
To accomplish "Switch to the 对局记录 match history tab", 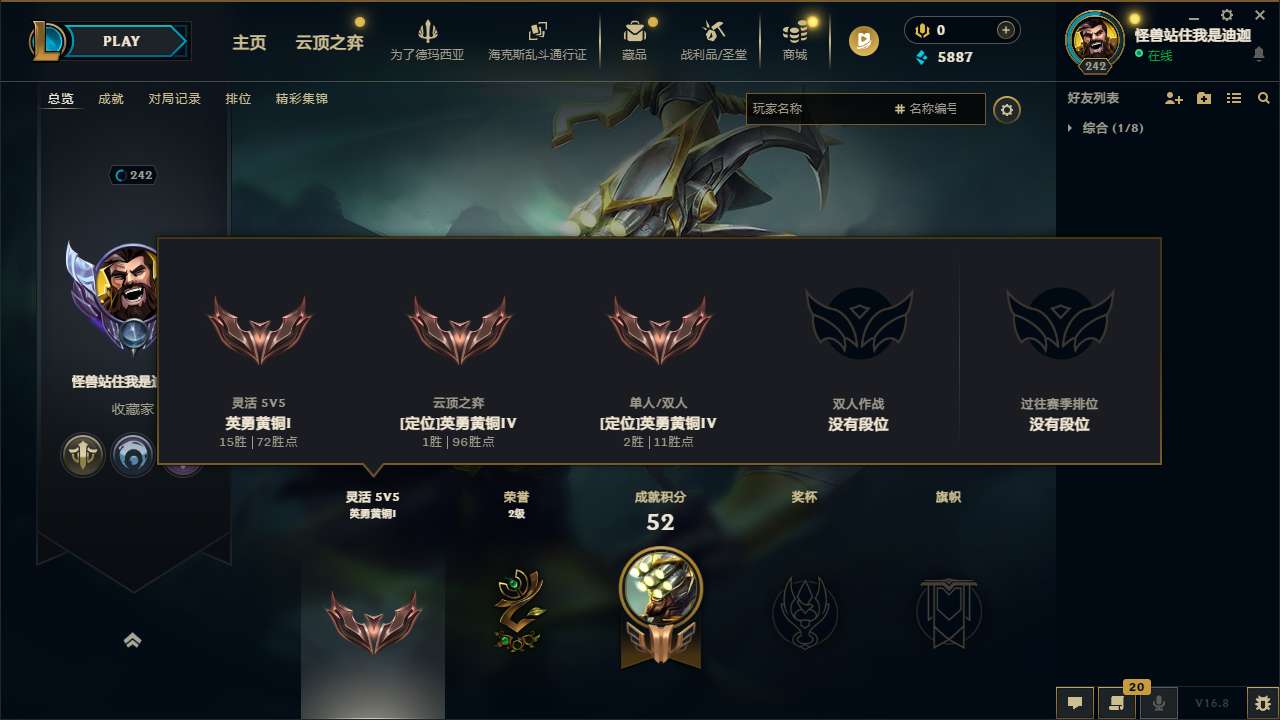I will click(176, 98).
